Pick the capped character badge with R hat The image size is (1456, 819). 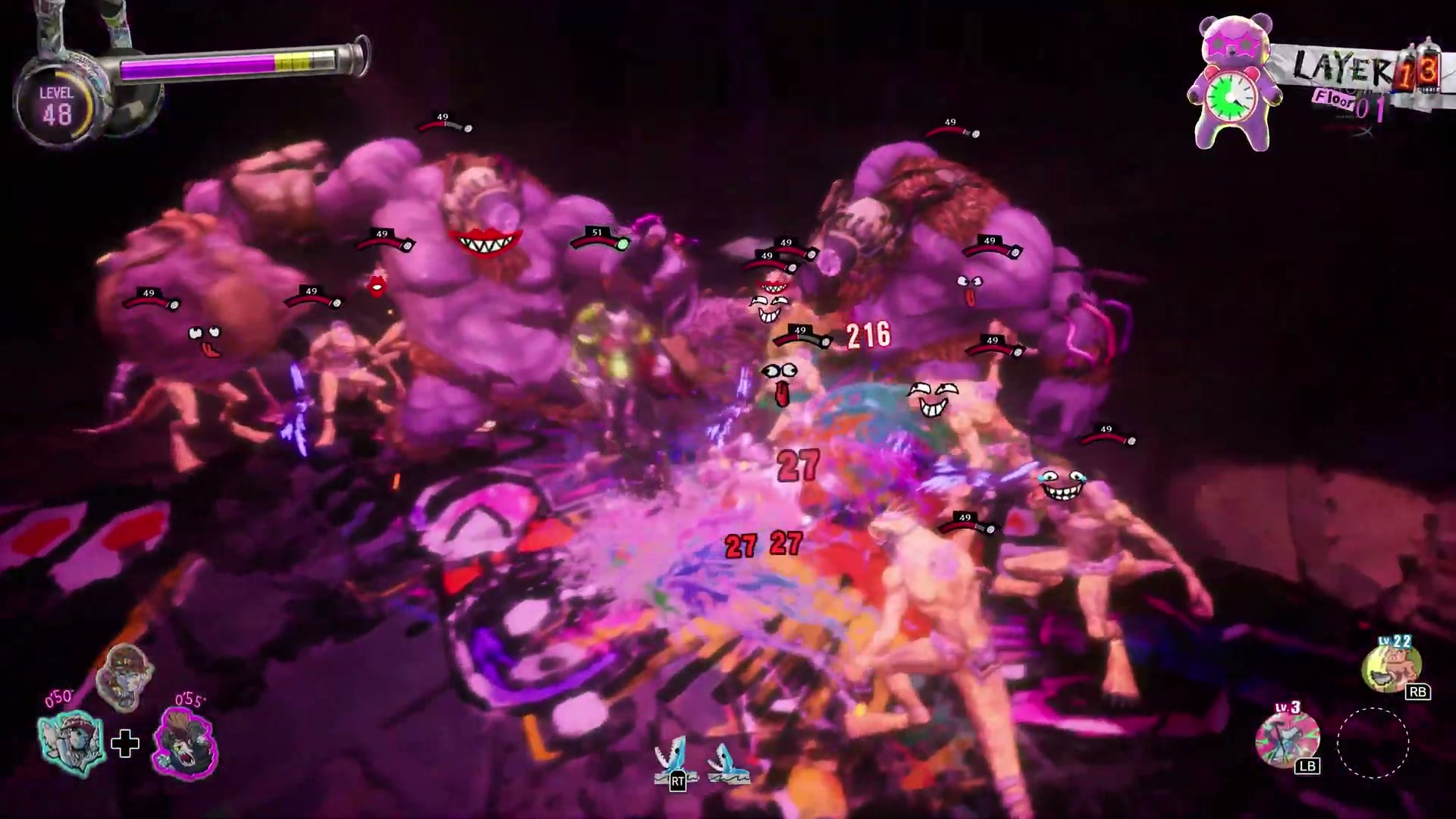pyautogui.click(x=125, y=676)
